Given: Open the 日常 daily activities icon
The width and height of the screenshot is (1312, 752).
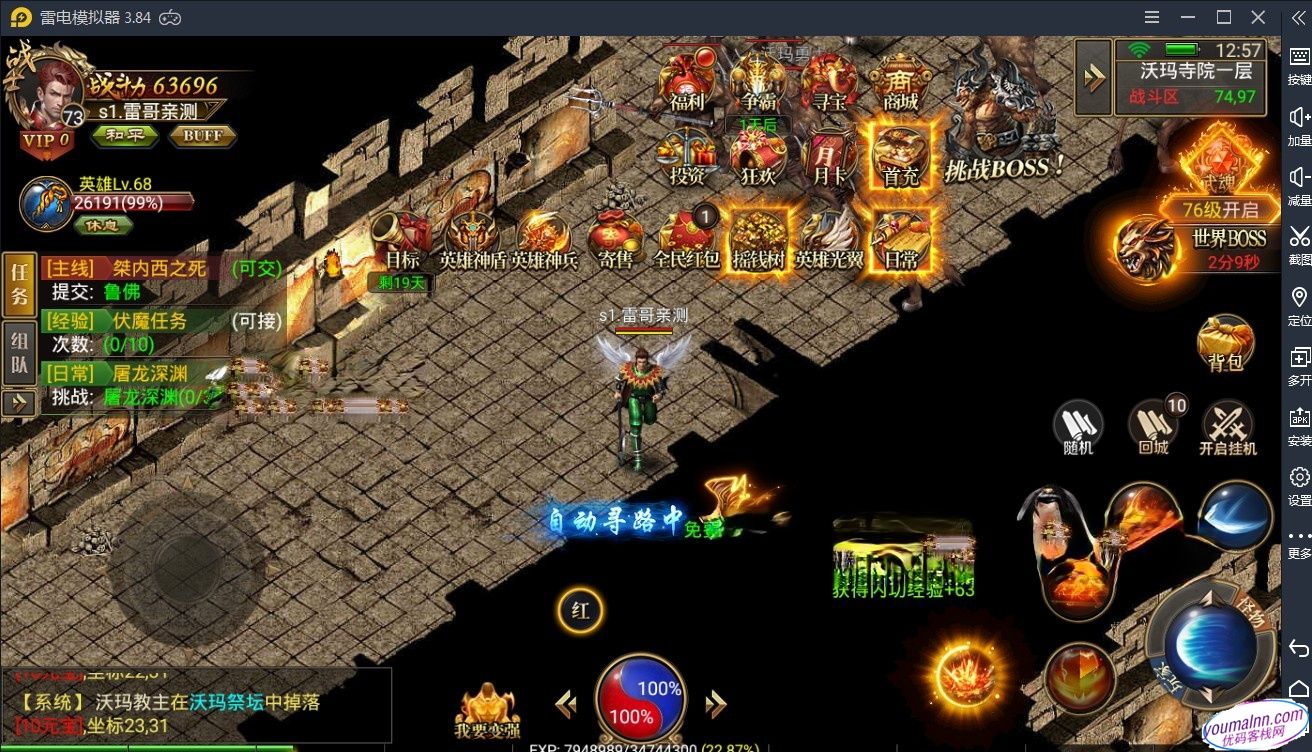Looking at the screenshot, I should pos(900,240).
